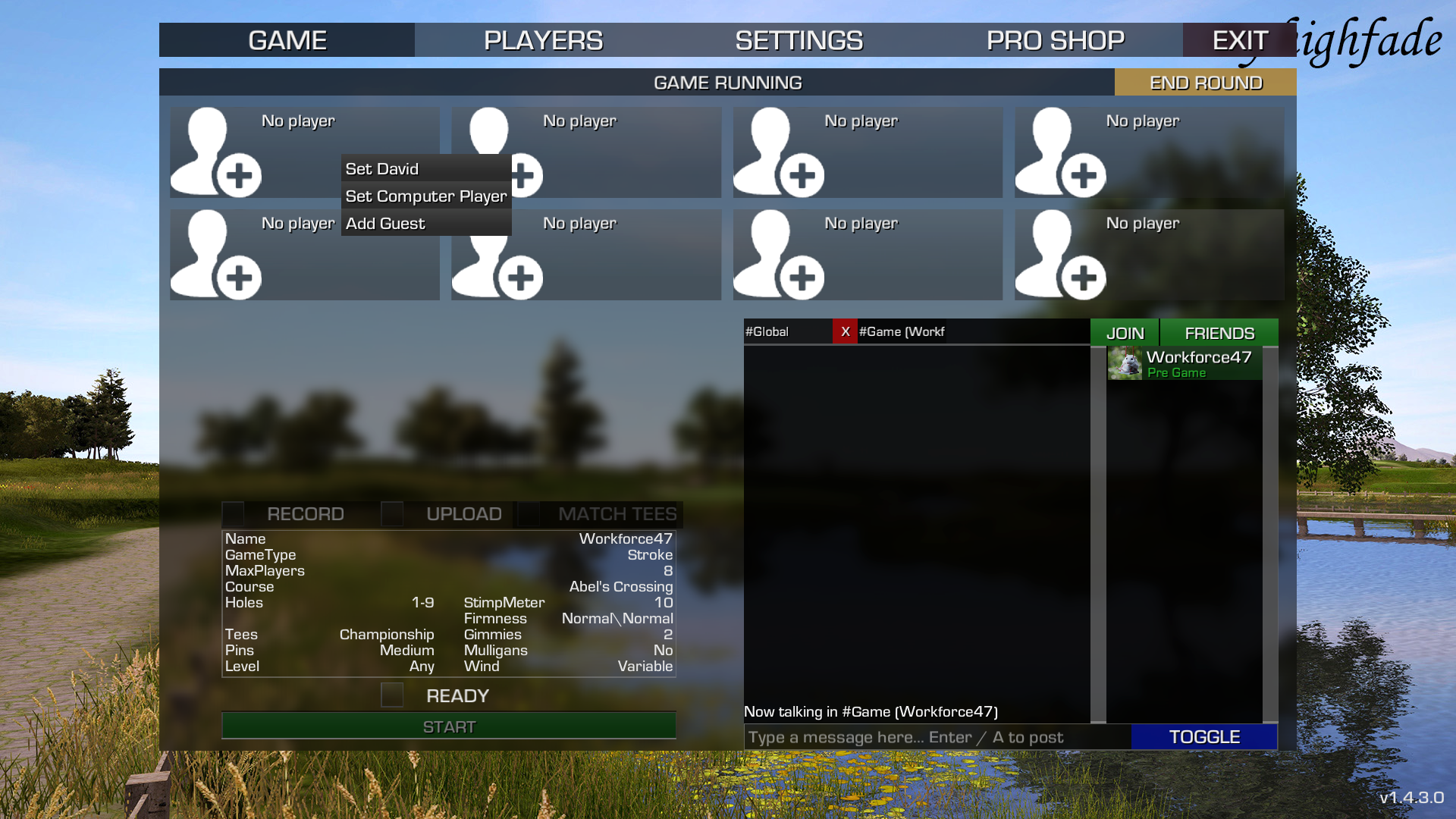Toggle the RECORD checkbox
This screenshot has width=1456, height=819.
click(234, 514)
